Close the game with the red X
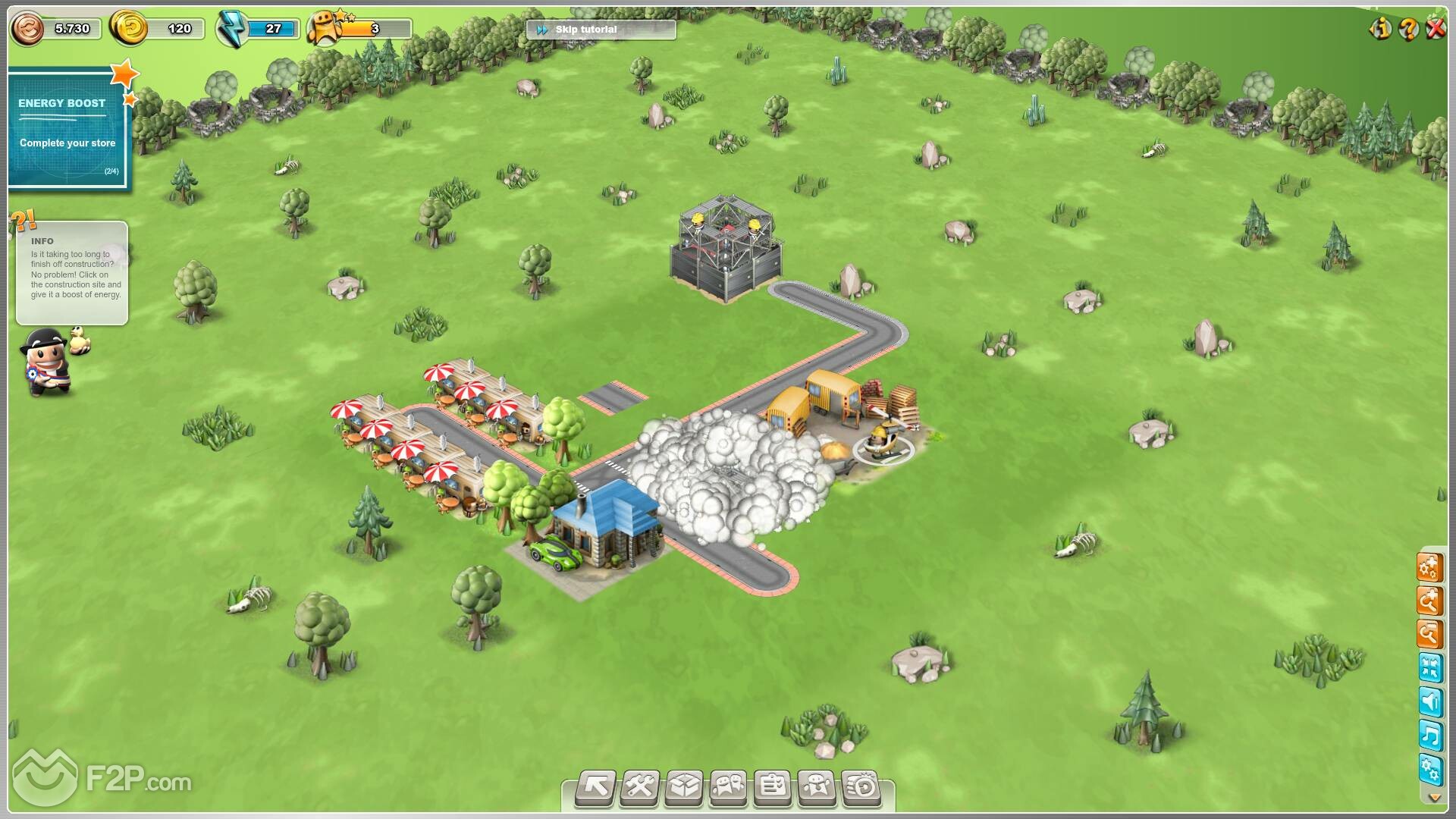 click(x=1436, y=29)
